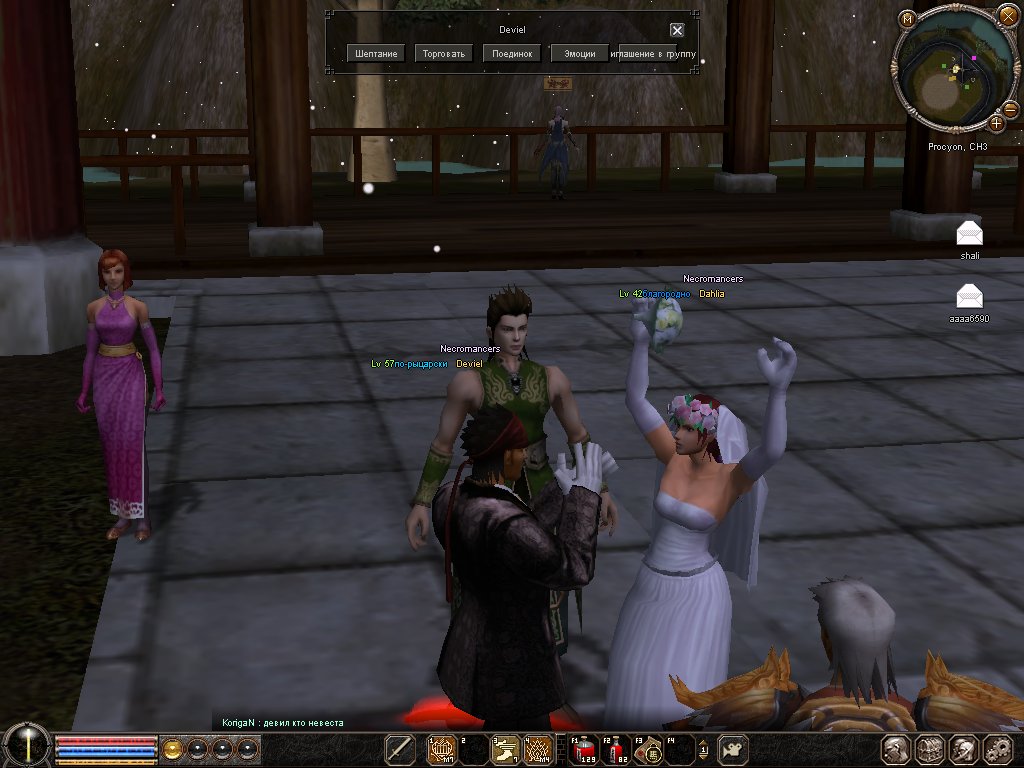Select the sword attack slot
1024x768 pixels.
tap(400, 749)
